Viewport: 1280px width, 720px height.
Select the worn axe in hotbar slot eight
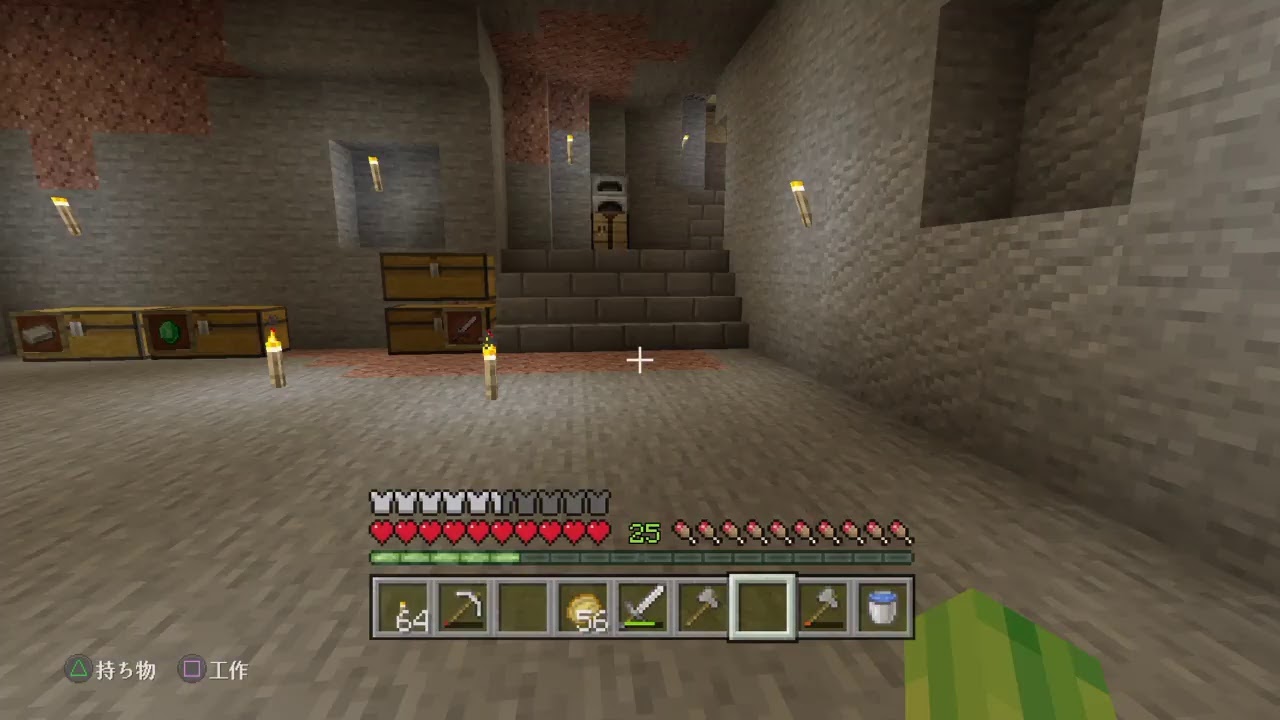823,605
